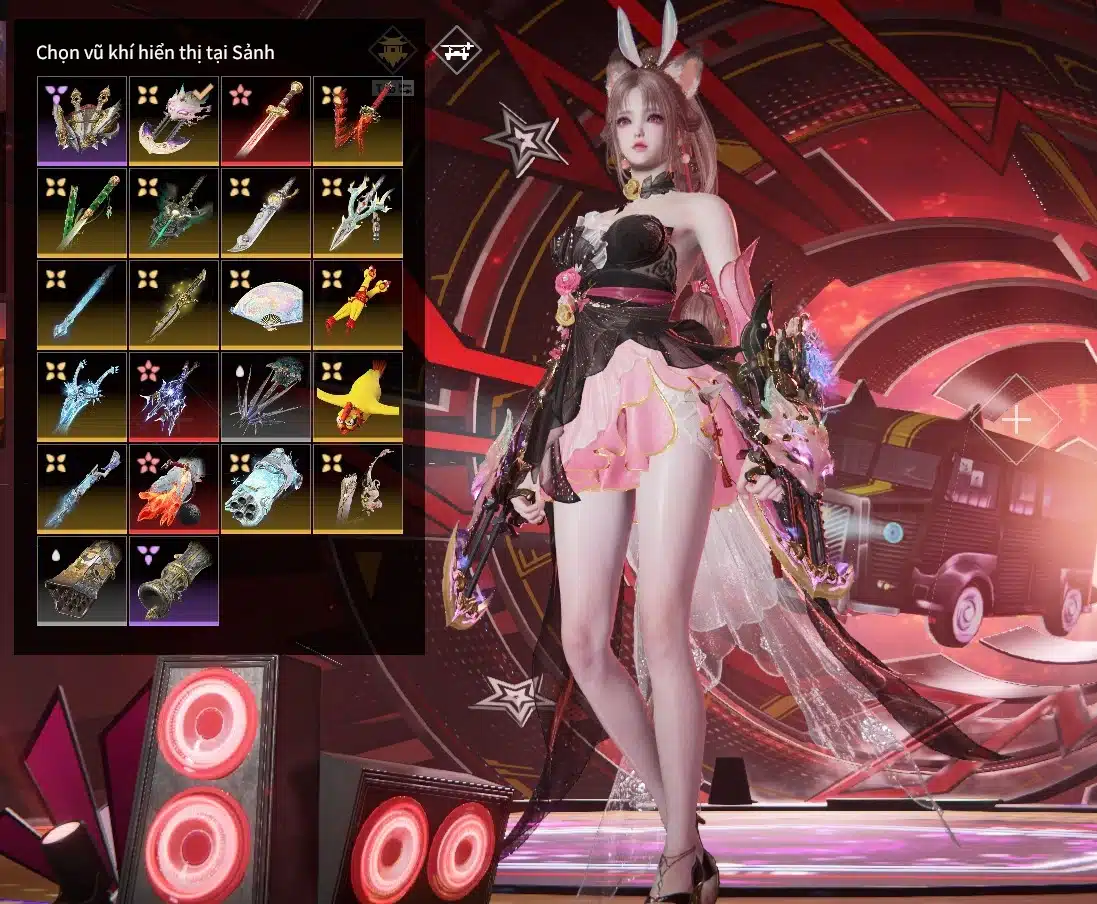The image size is (1097, 904).
Task: Pick the red spiked twin blades
Action: tap(358, 120)
